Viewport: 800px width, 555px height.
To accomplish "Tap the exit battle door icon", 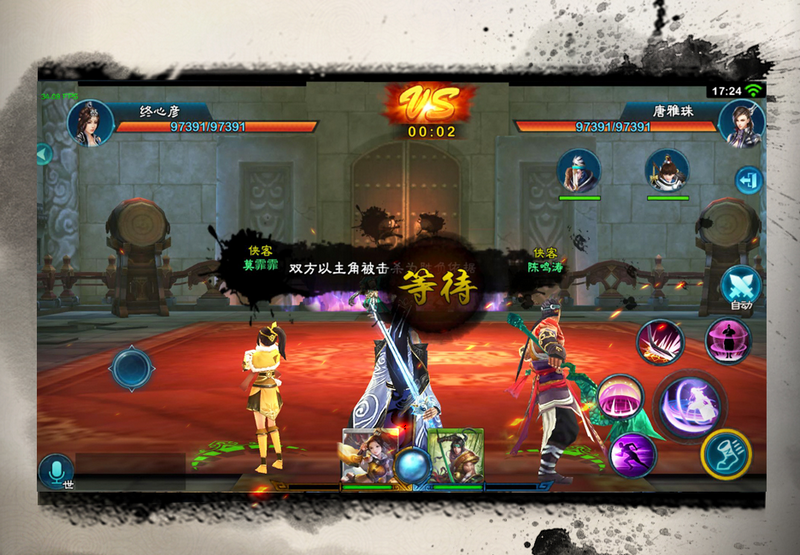I will coord(748,181).
